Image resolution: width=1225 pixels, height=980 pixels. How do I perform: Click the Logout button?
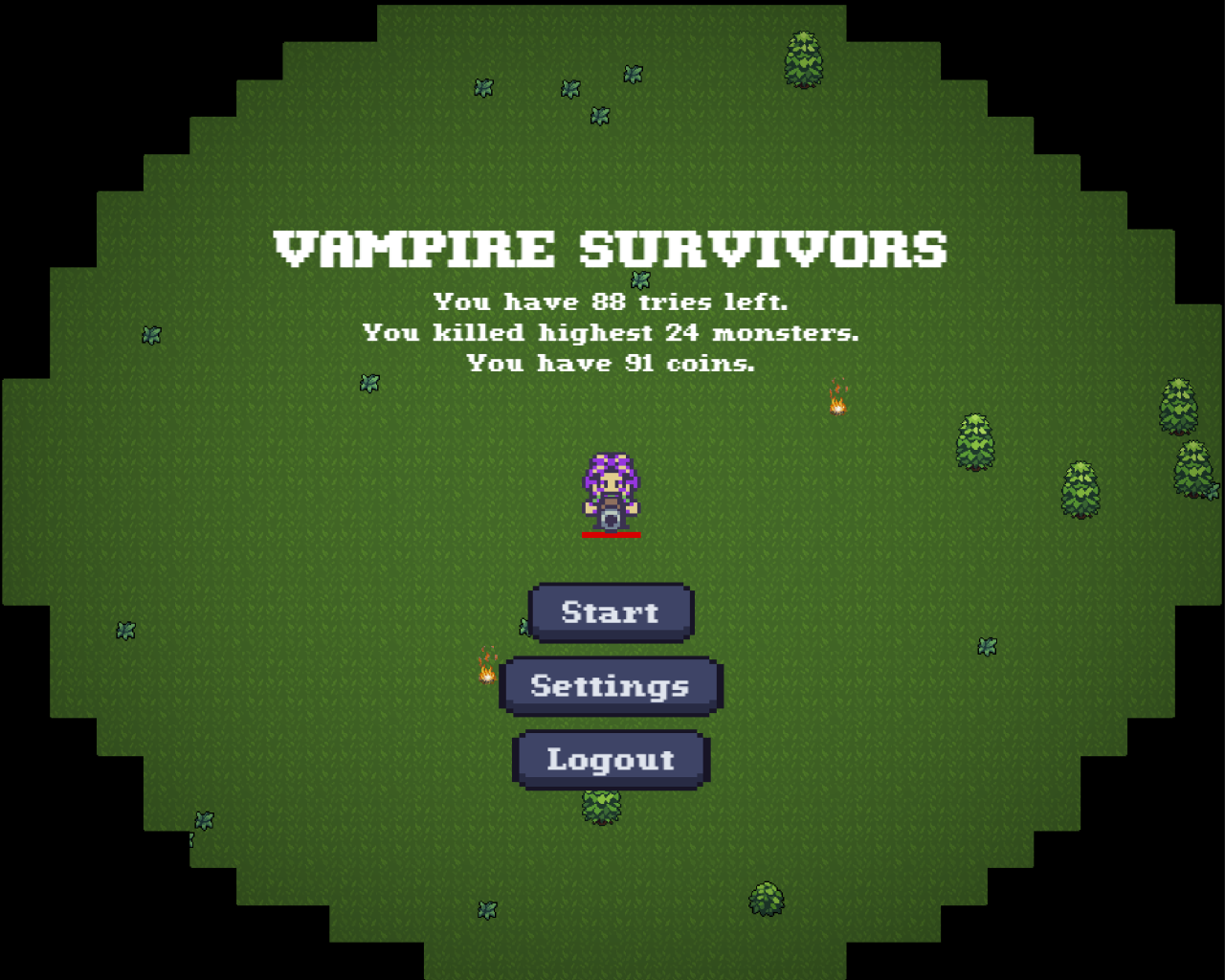click(610, 759)
